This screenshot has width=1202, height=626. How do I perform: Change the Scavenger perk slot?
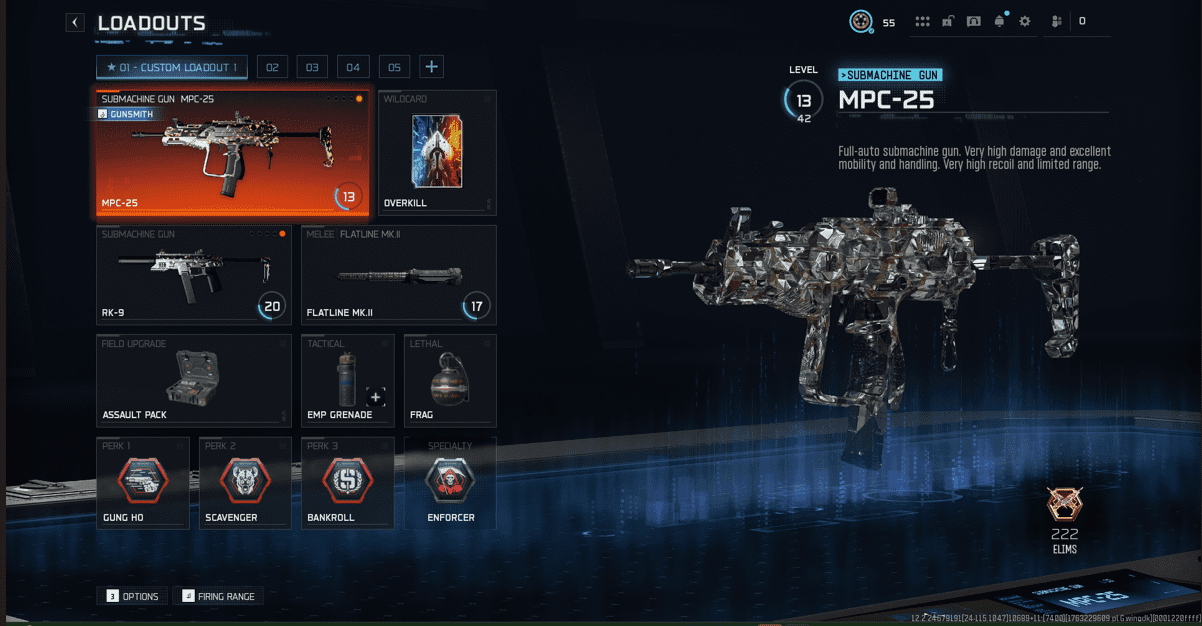coord(244,483)
